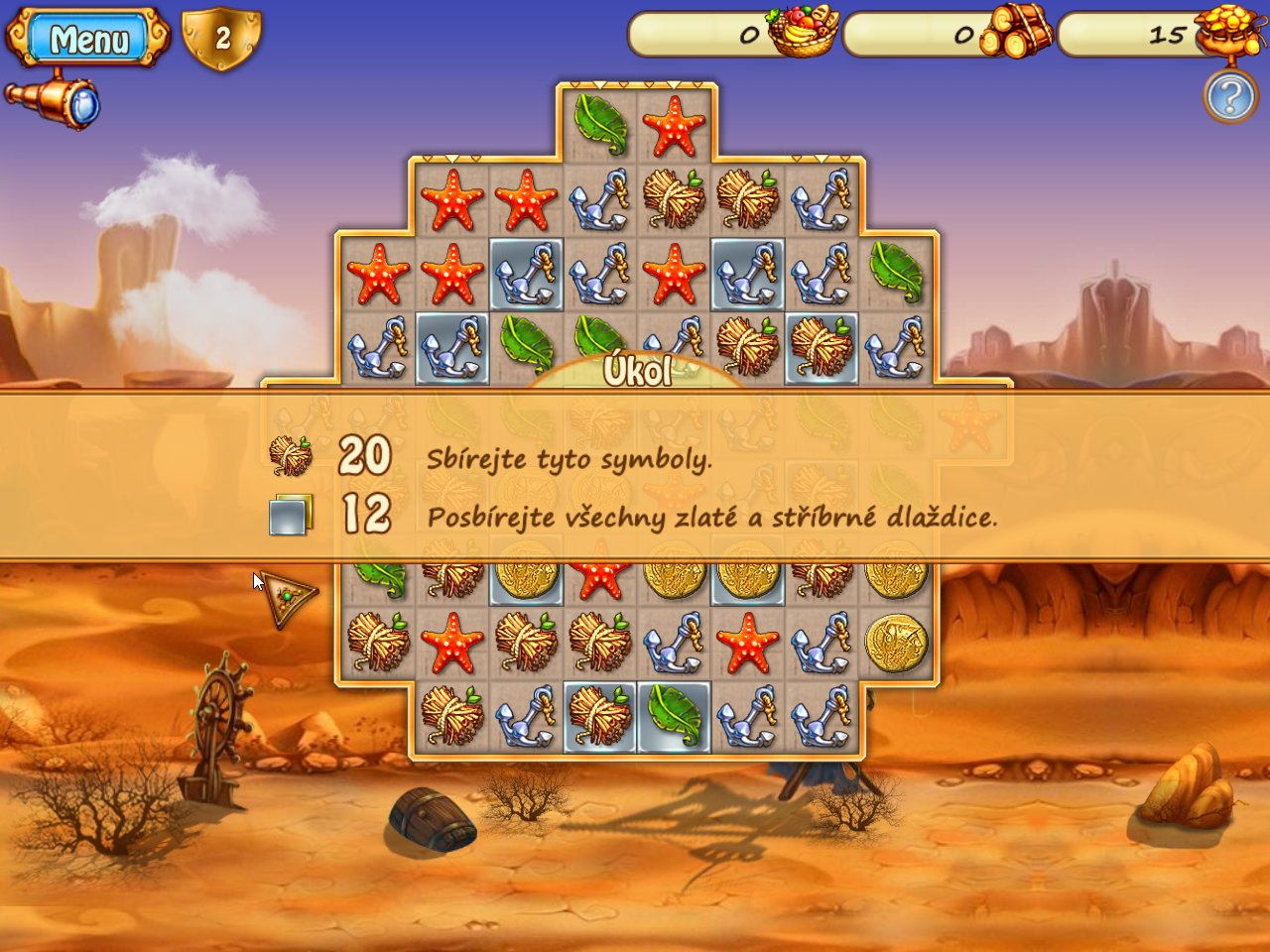Select the triangular green-gem power-up icon

287,597
